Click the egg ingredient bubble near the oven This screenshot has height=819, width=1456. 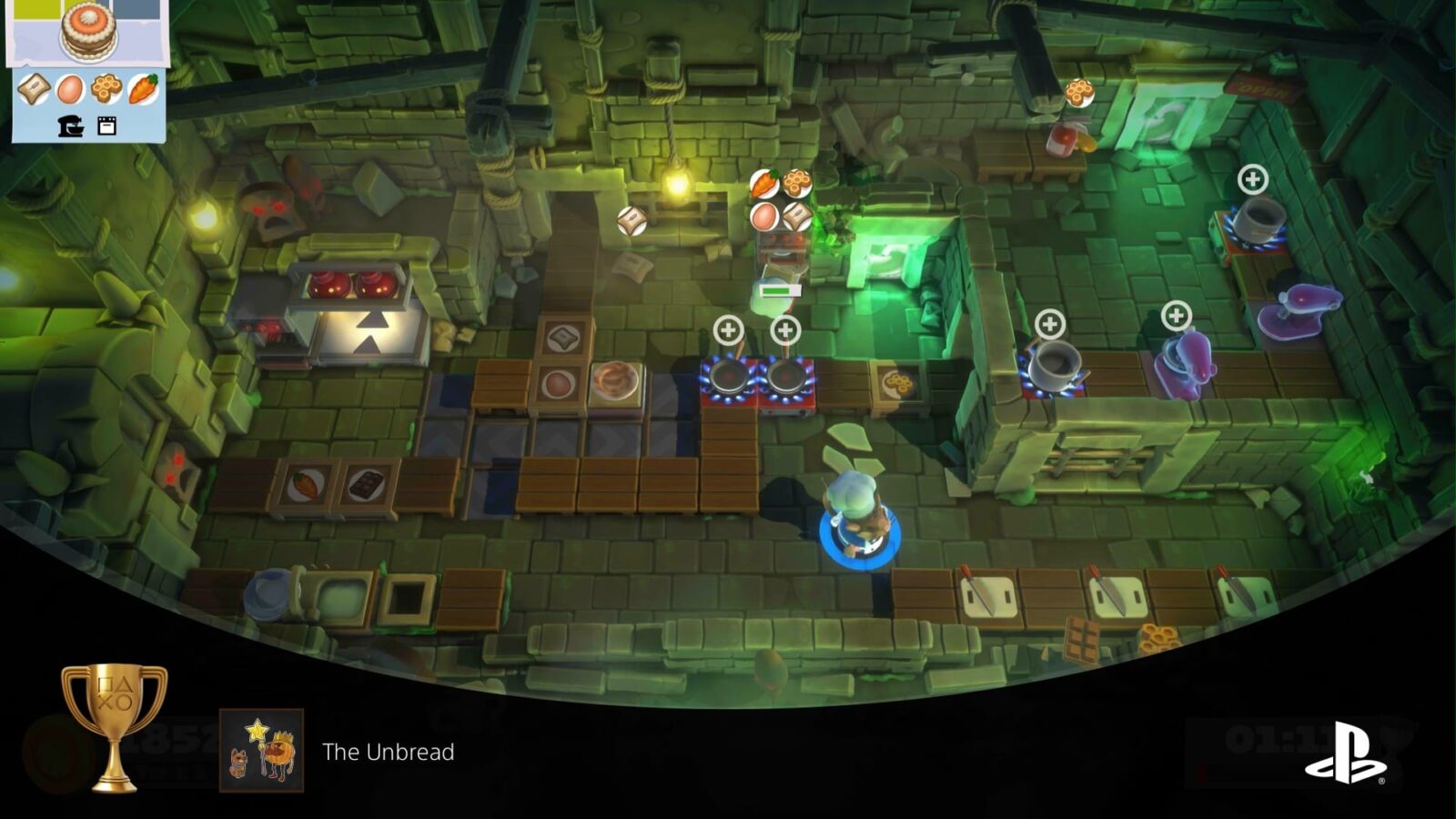coord(764,217)
